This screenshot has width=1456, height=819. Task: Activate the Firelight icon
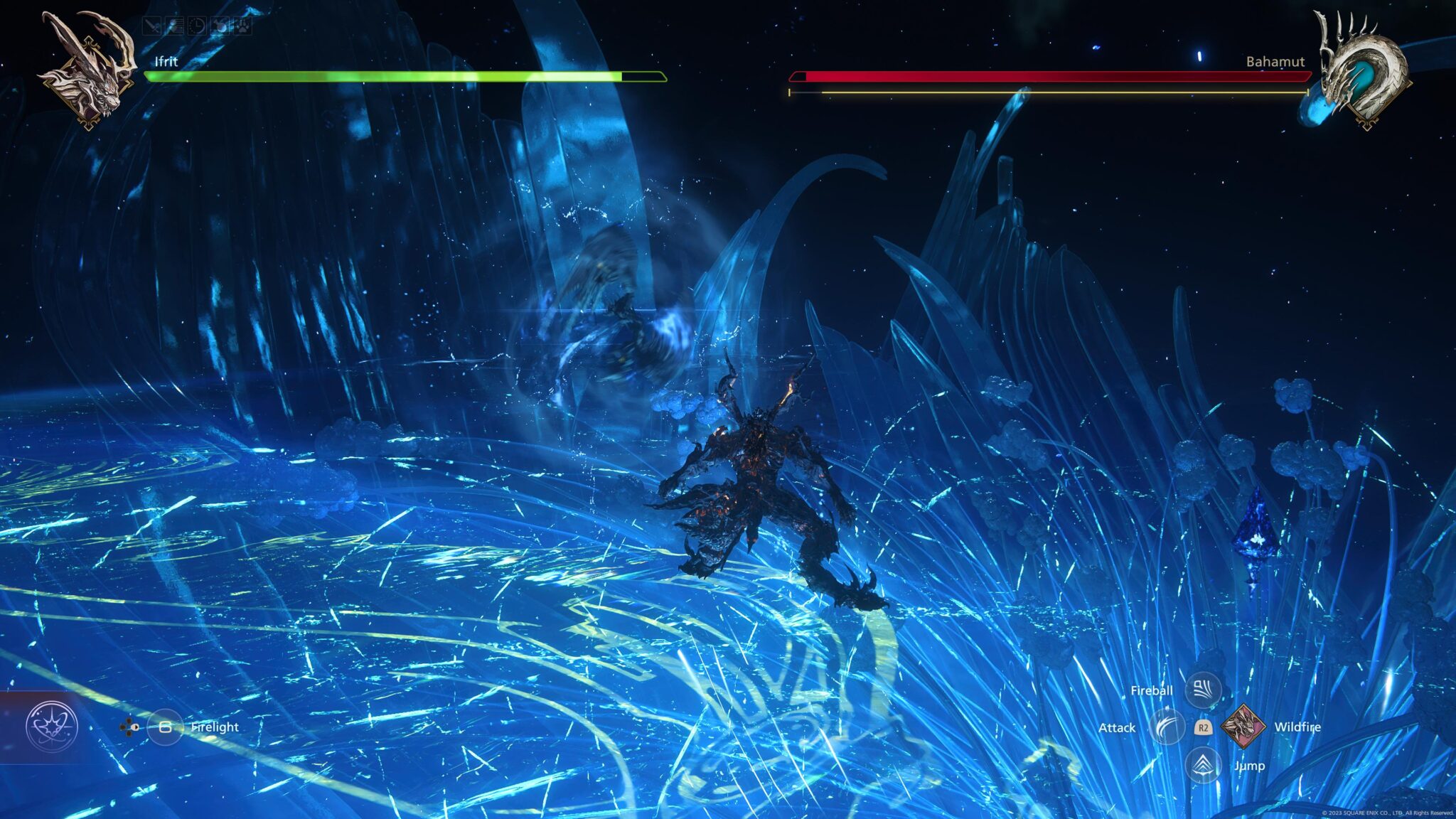point(165,727)
